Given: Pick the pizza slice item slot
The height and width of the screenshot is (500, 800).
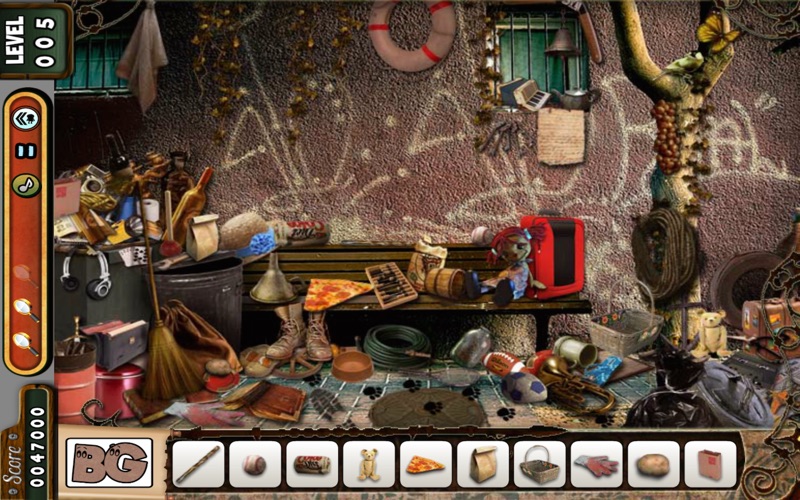Looking at the screenshot, I should click(426, 464).
